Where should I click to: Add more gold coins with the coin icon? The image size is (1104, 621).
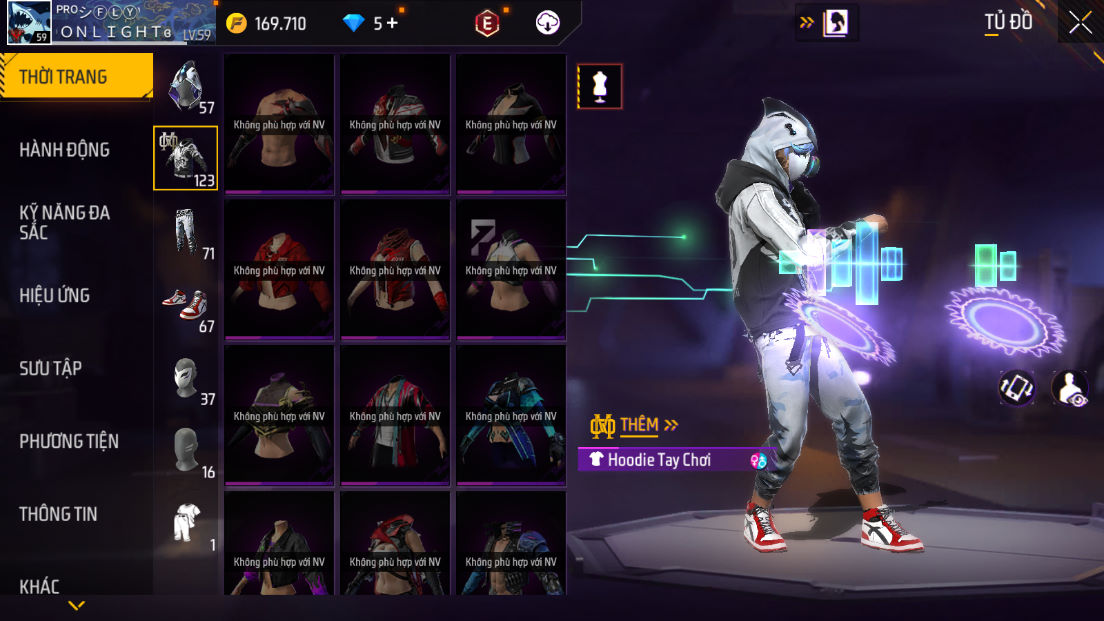236,23
